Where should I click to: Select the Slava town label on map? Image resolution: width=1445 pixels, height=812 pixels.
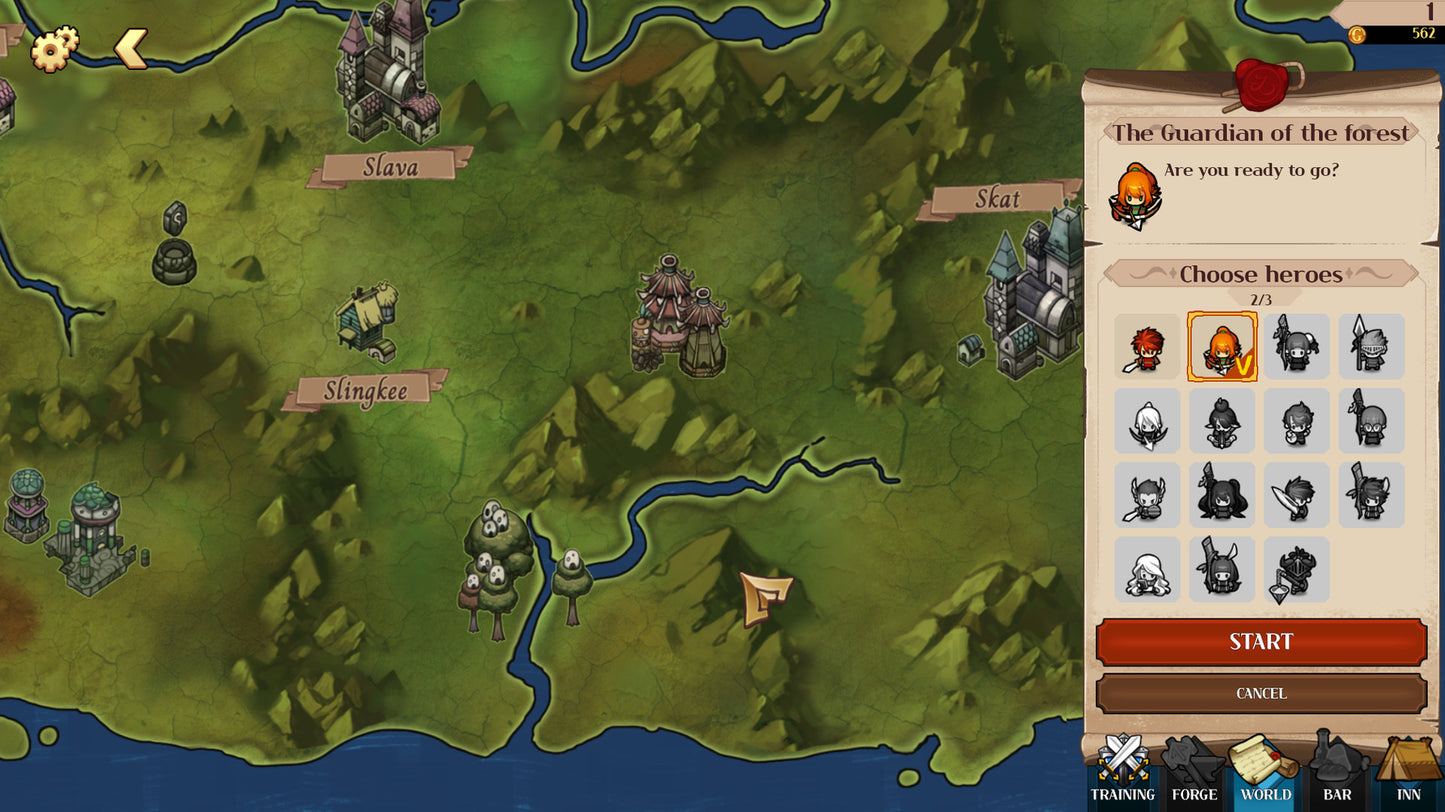tap(390, 166)
